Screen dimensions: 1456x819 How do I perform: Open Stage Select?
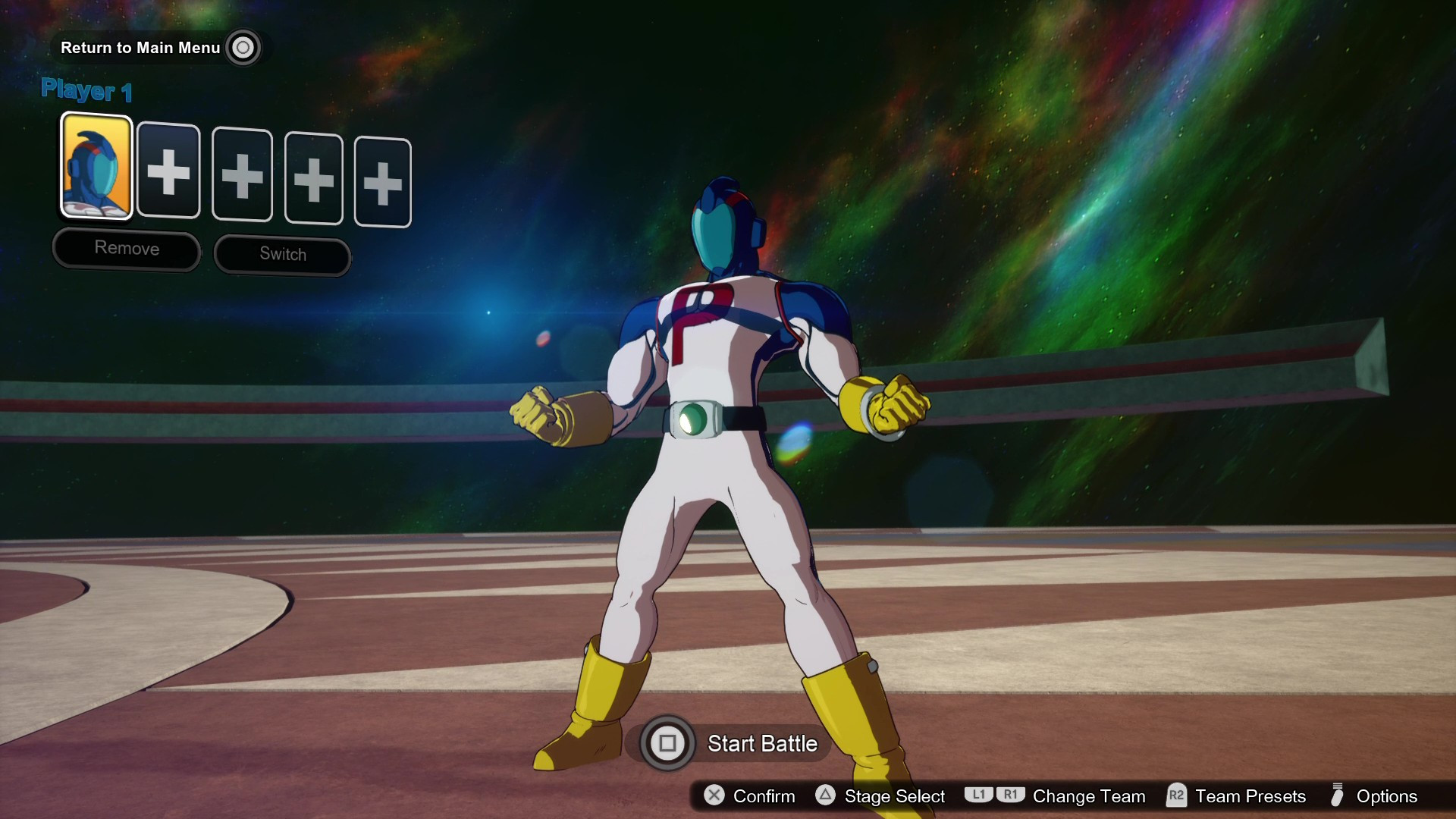pos(893,796)
